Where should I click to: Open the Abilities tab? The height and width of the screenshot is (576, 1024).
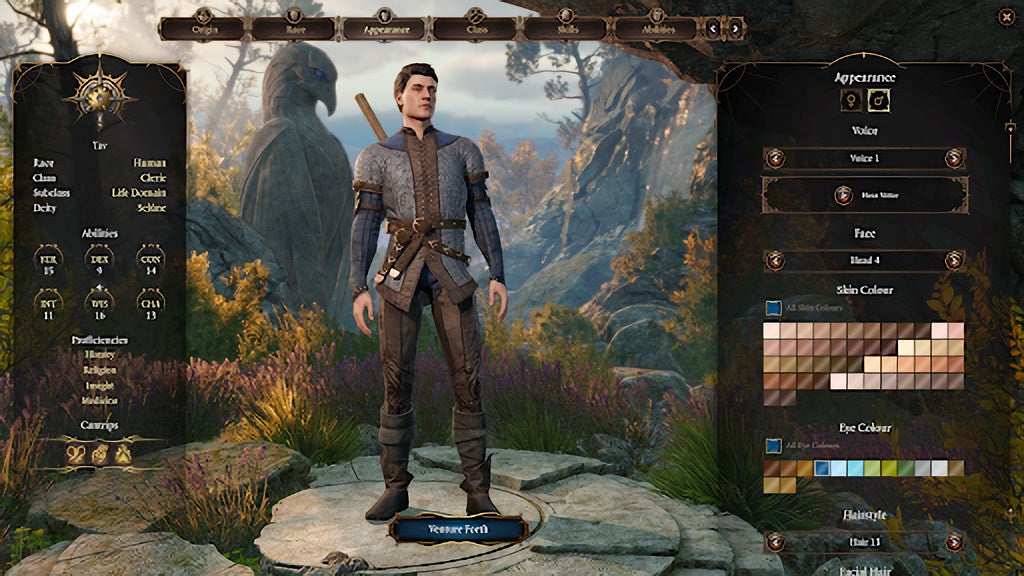(x=656, y=28)
